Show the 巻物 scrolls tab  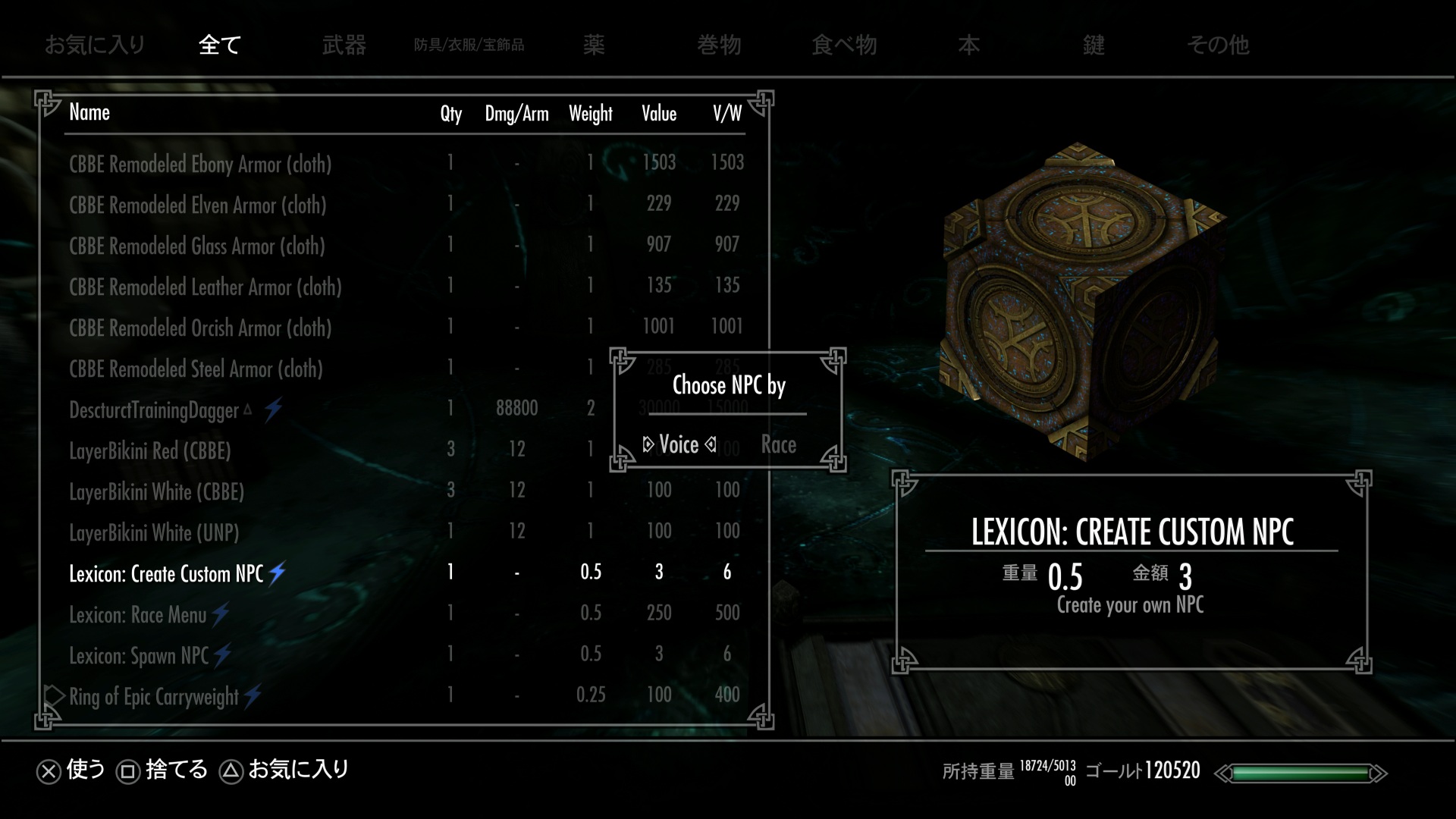coord(719,45)
